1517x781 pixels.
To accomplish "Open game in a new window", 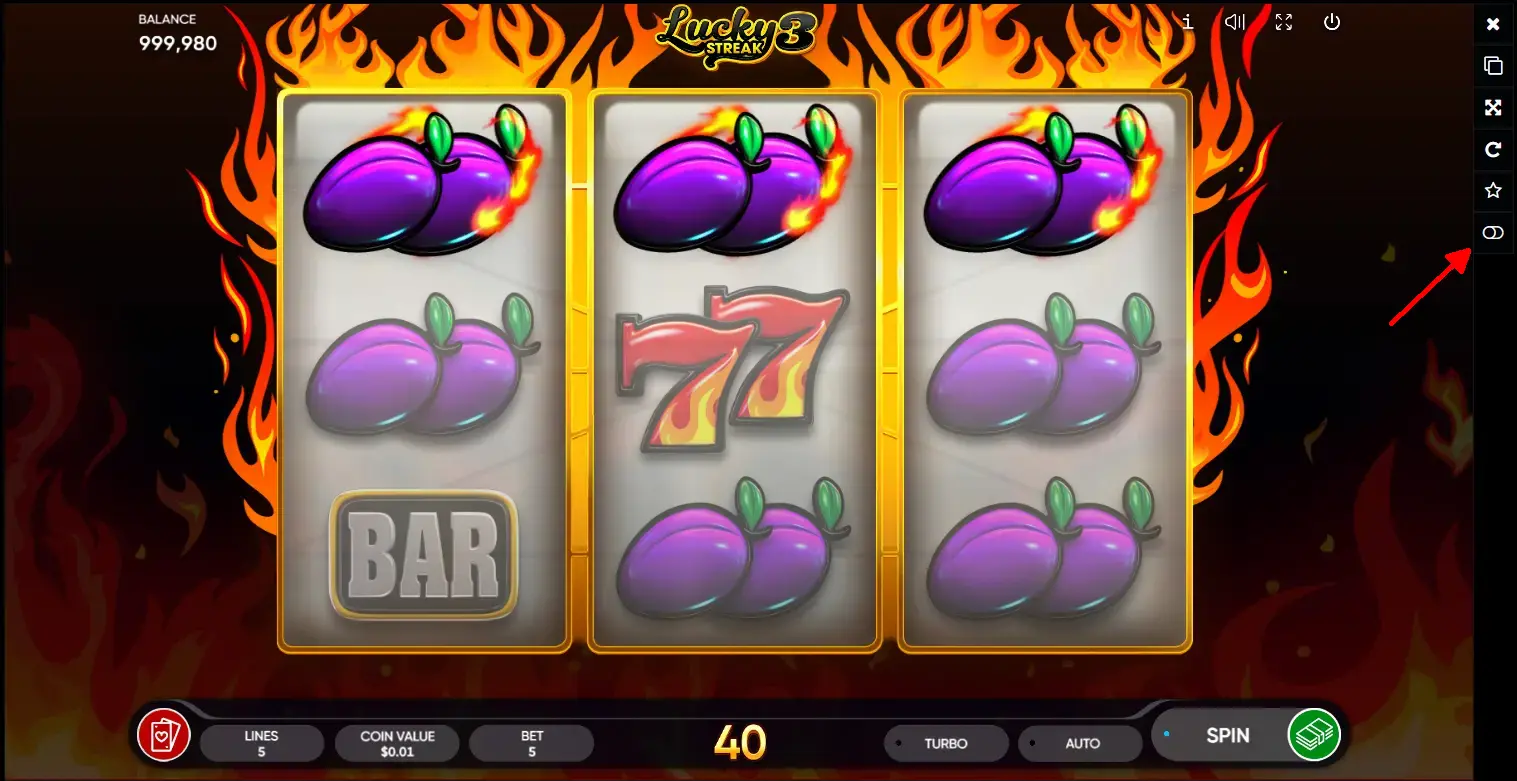I will coord(1493,66).
